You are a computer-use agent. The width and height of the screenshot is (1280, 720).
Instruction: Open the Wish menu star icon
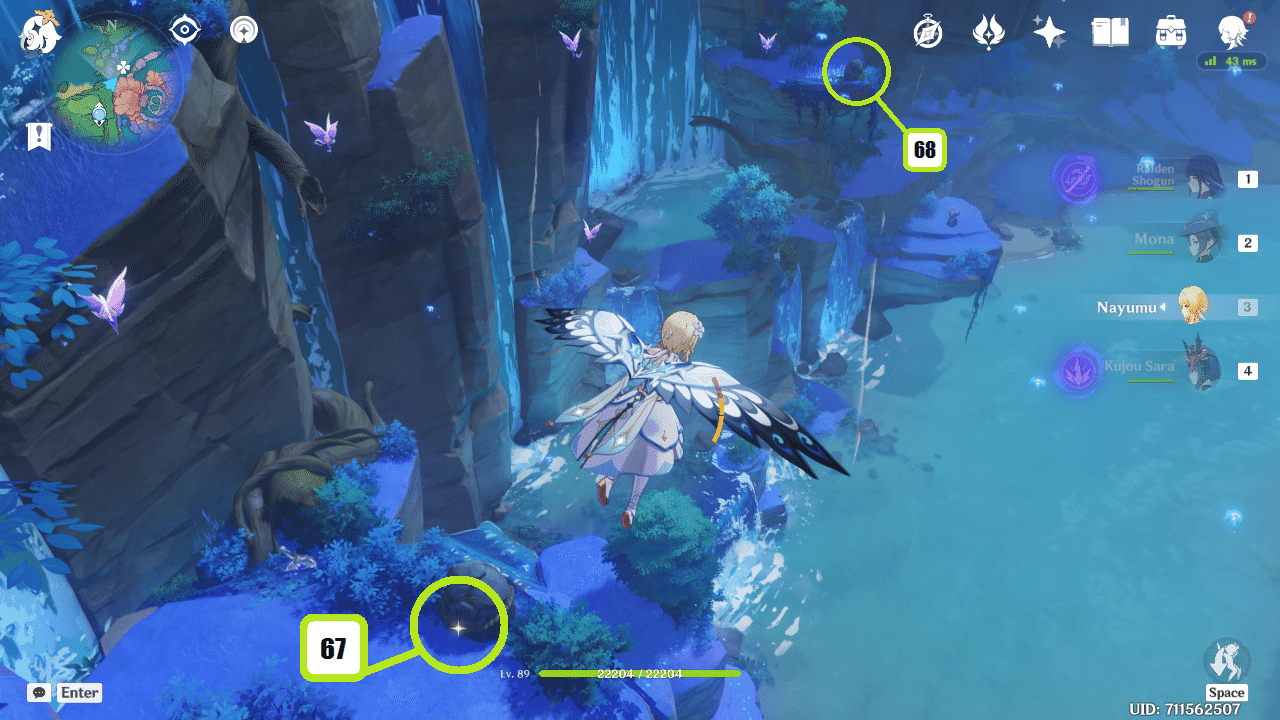coord(1049,32)
